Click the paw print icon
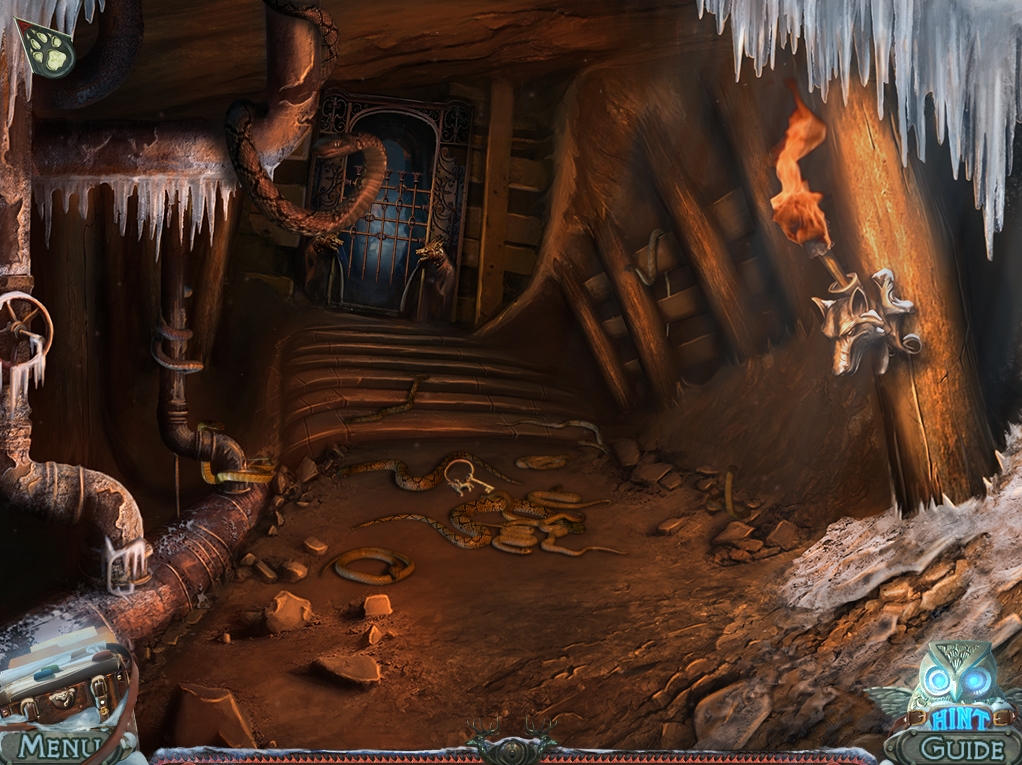Image resolution: width=1022 pixels, height=765 pixels. [45, 49]
